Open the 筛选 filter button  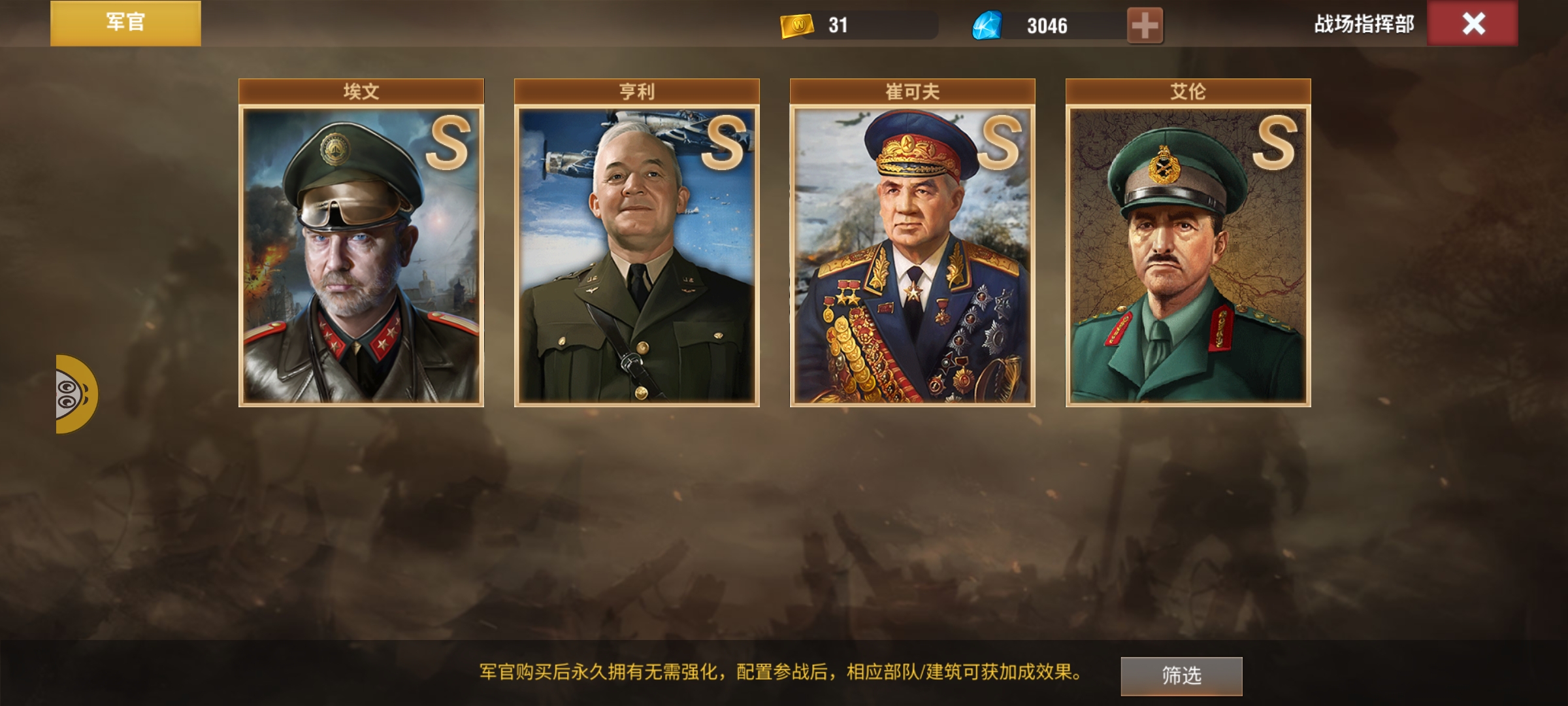[1181, 675]
